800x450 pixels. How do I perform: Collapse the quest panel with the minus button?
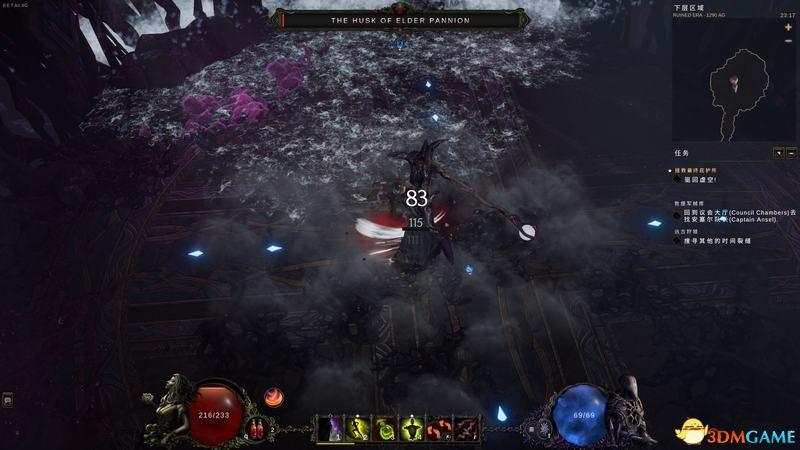point(791,153)
